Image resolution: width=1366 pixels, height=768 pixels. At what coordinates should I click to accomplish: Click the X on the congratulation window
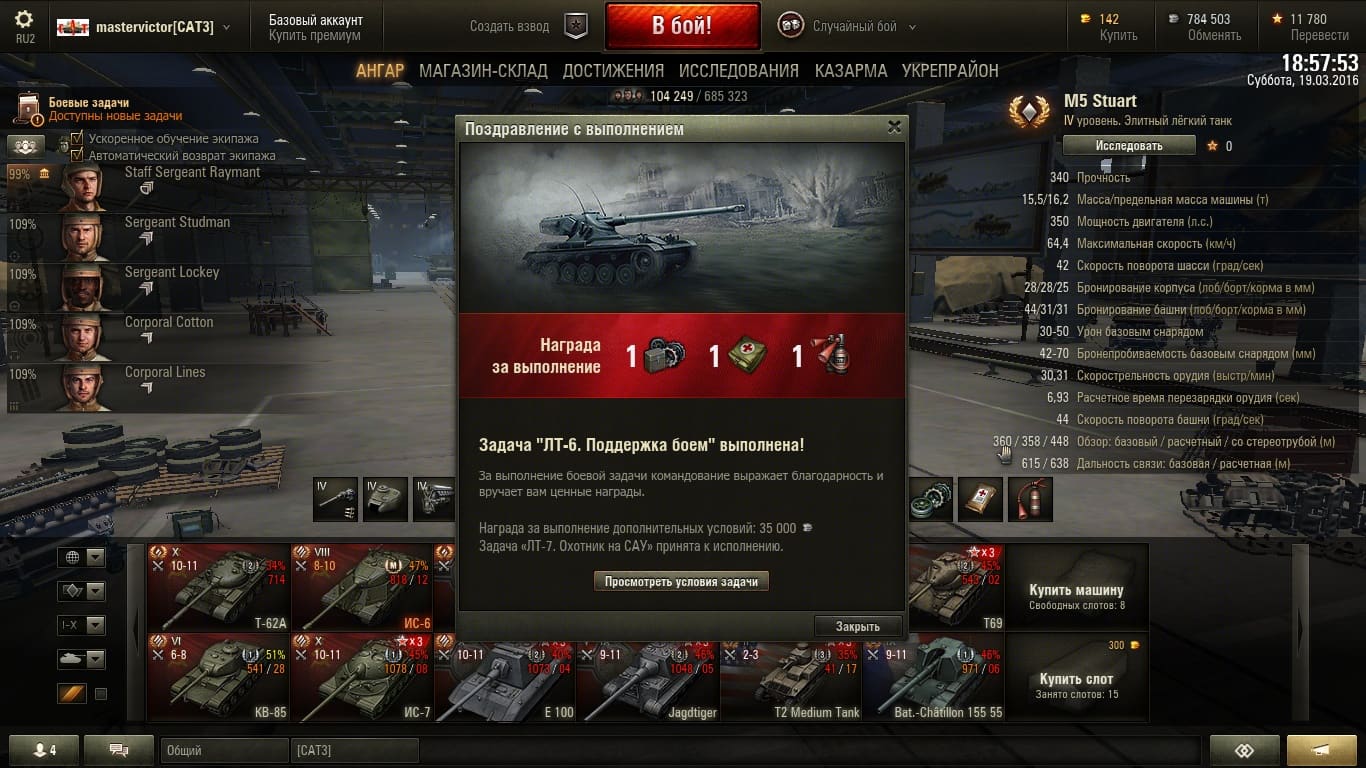894,127
